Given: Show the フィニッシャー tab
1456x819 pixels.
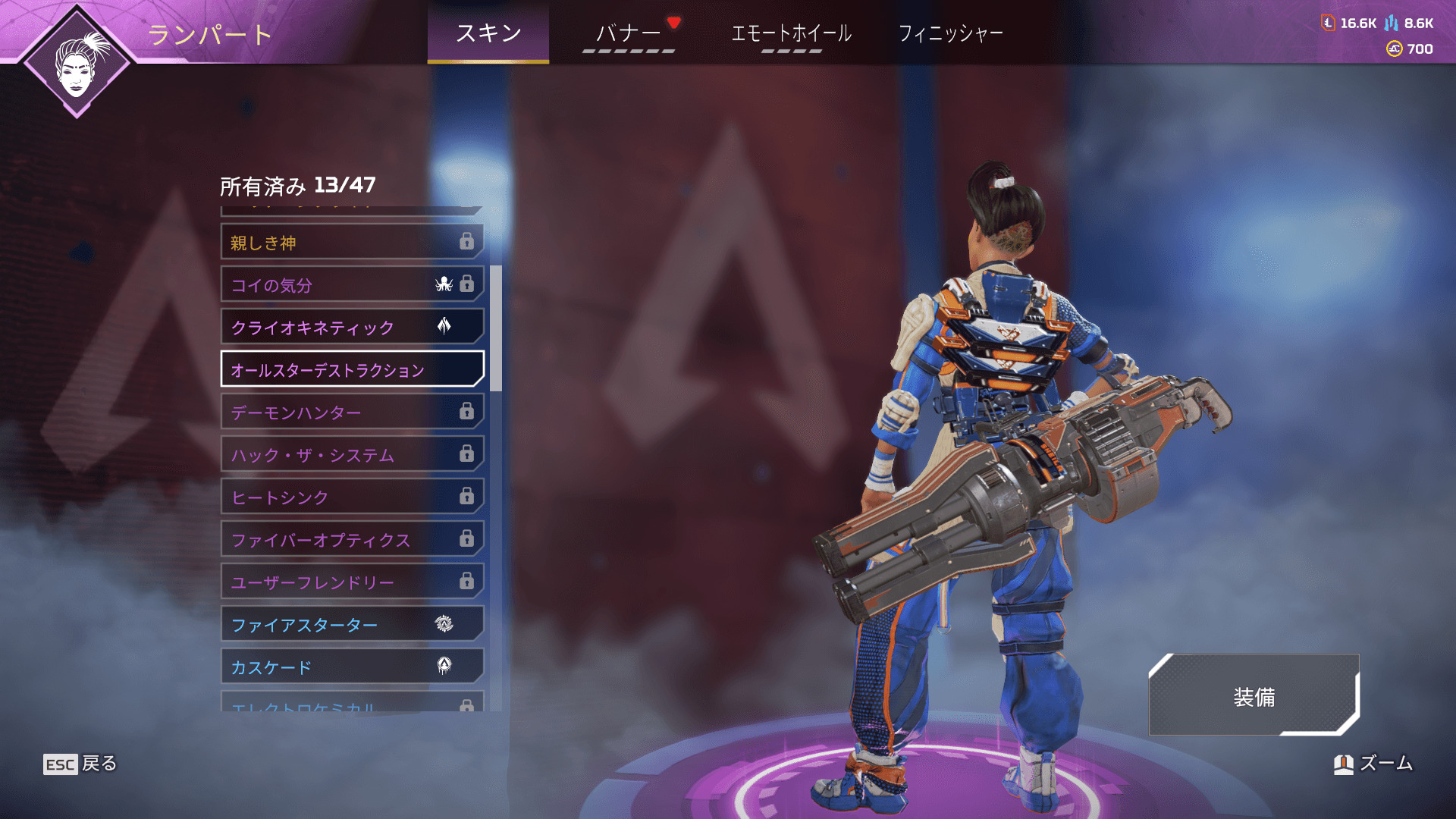Looking at the screenshot, I should (x=950, y=33).
